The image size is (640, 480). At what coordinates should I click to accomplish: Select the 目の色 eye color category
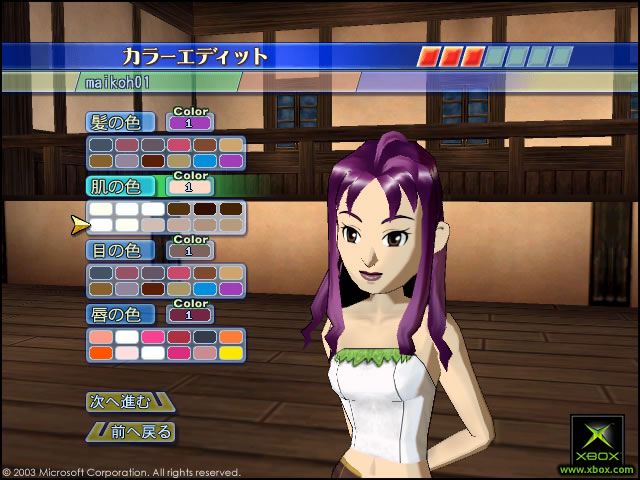120,250
